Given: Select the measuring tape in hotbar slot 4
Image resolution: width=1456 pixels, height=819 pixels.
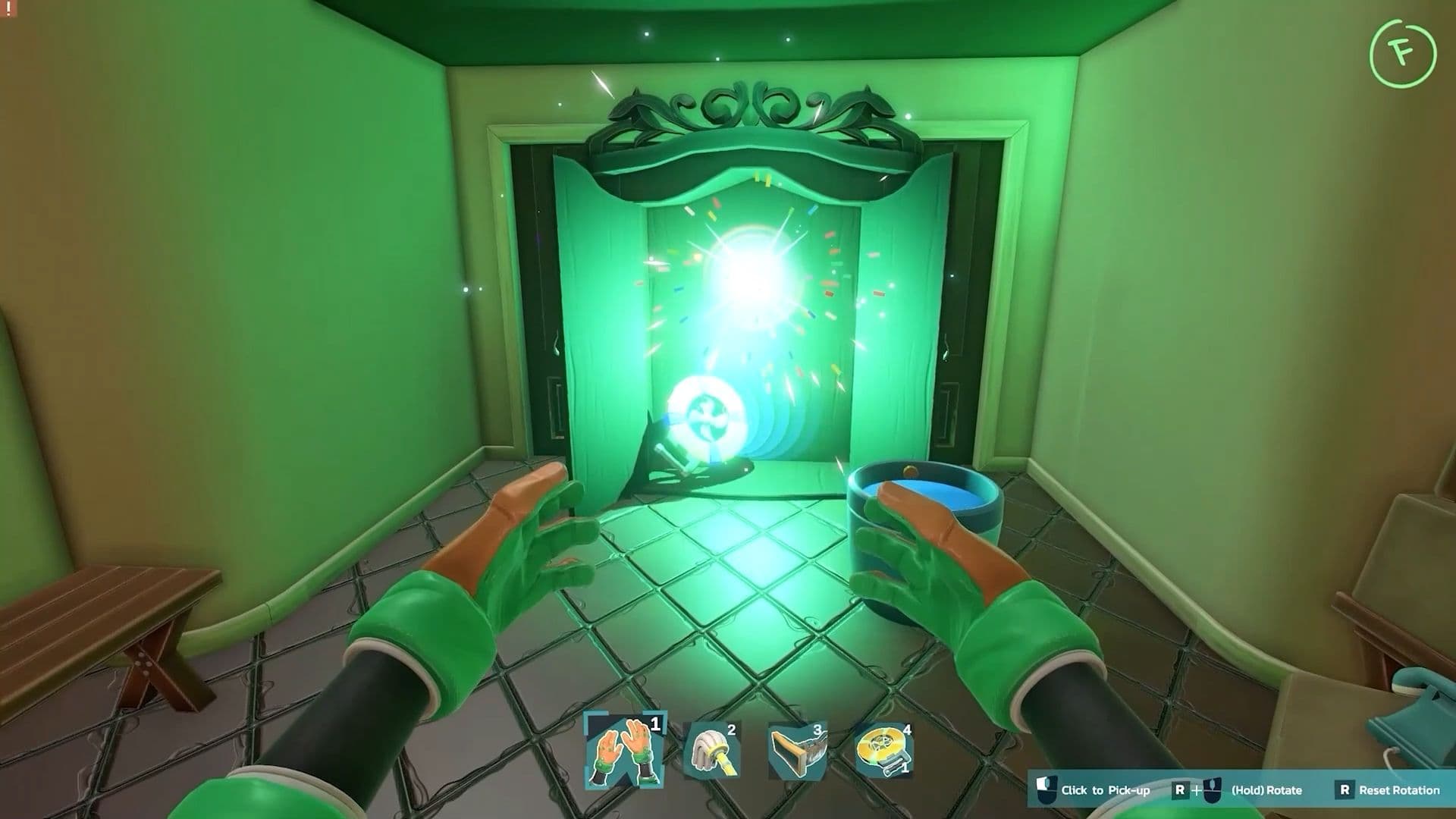Looking at the screenshot, I should tap(884, 743).
